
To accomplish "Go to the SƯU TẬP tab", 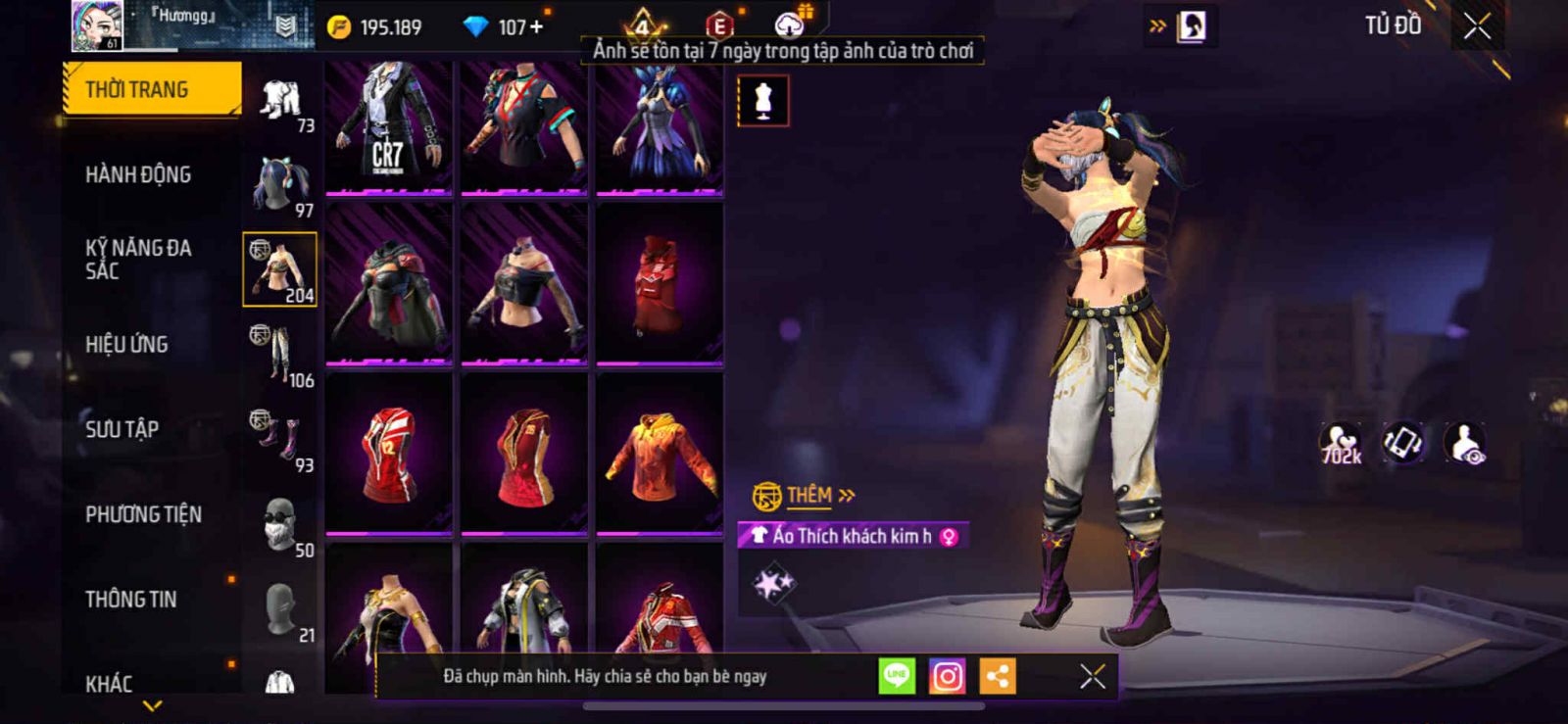I will (122, 429).
